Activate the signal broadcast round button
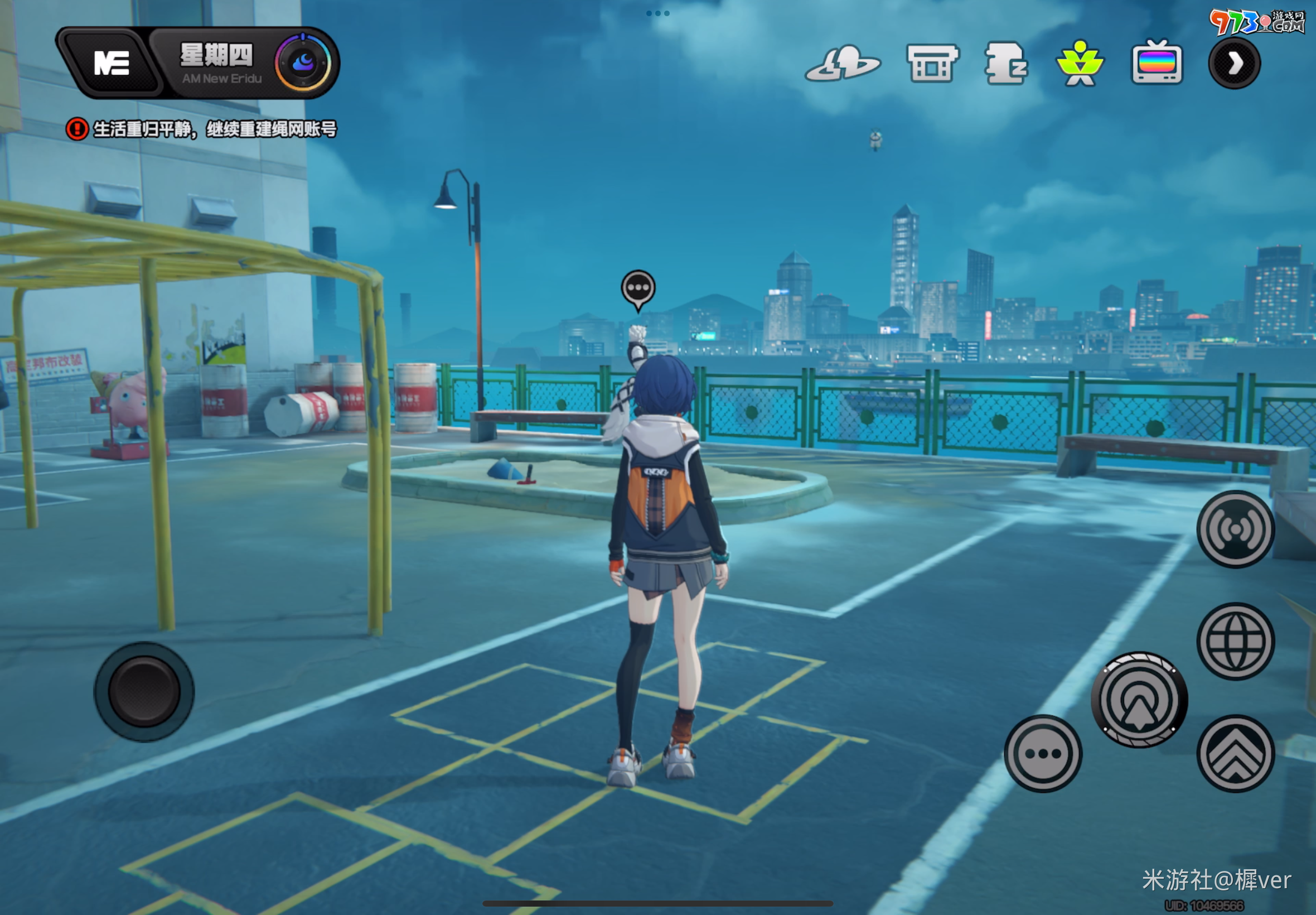 [1236, 529]
